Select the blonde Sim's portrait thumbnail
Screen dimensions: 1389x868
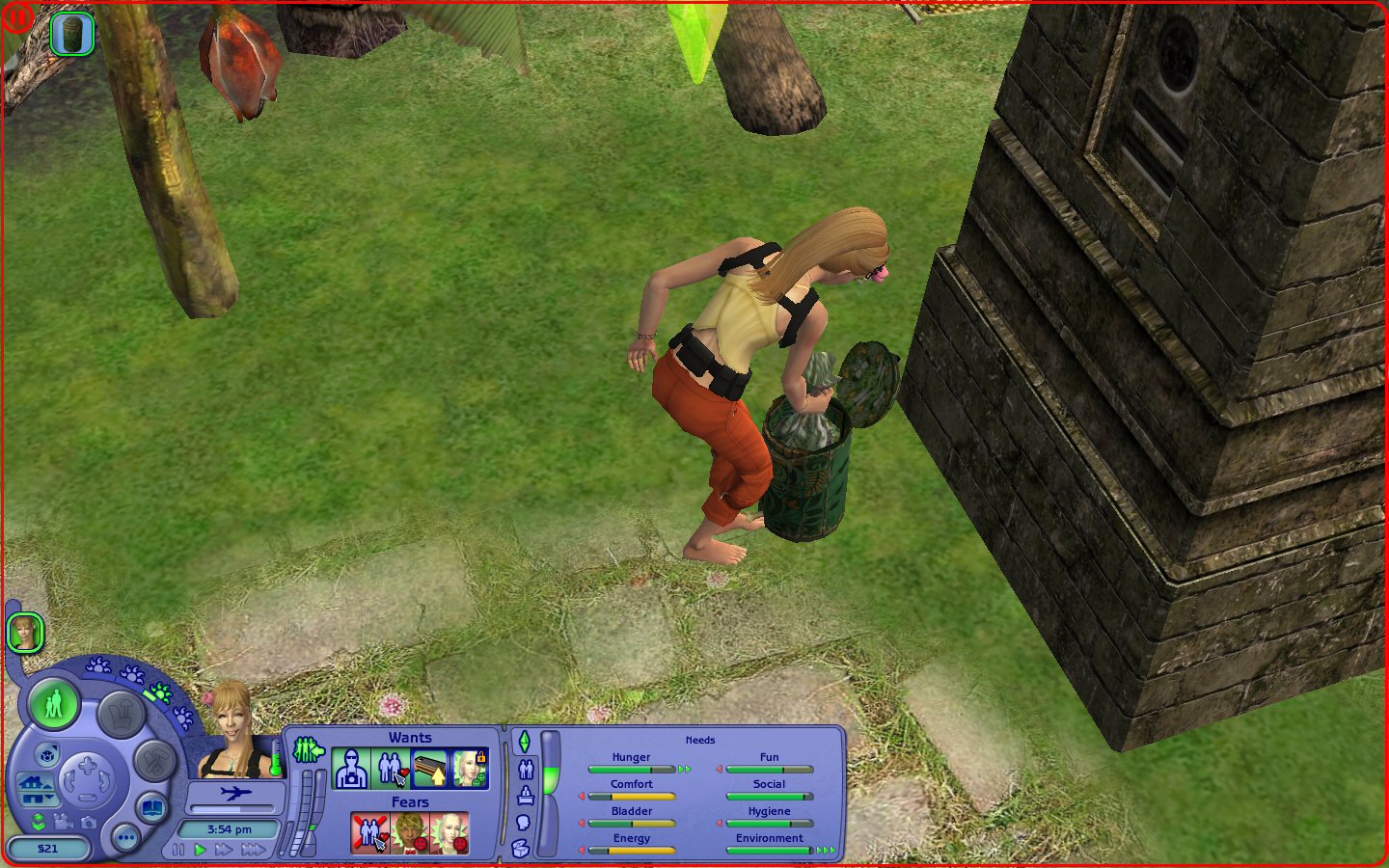point(25,634)
